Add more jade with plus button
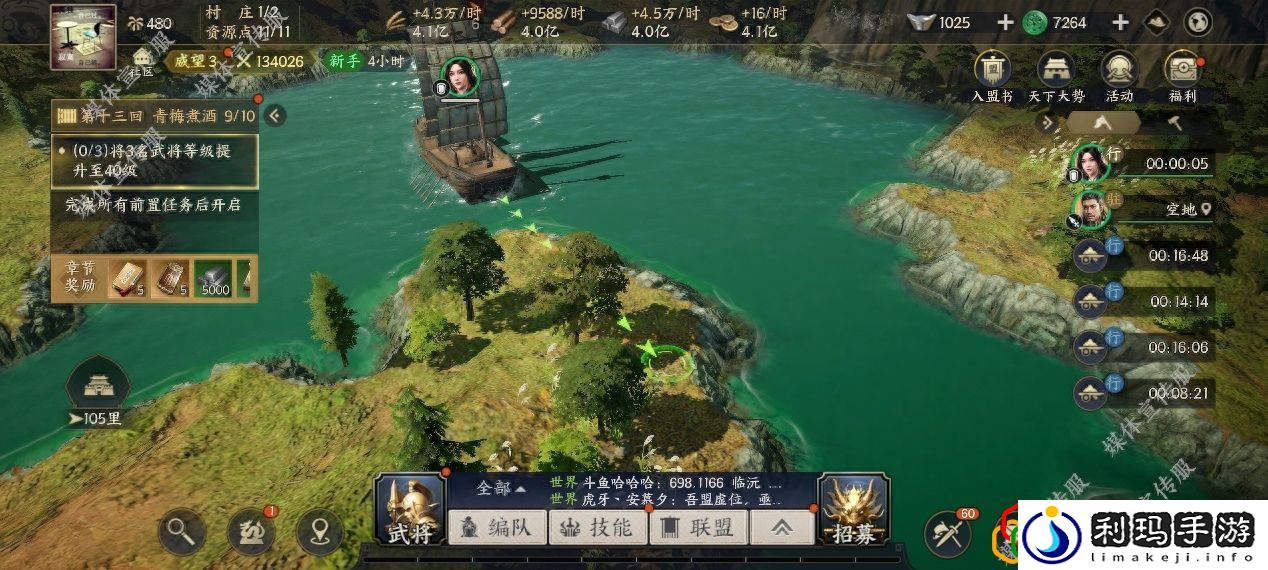The width and height of the screenshot is (1268, 570). point(1120,22)
